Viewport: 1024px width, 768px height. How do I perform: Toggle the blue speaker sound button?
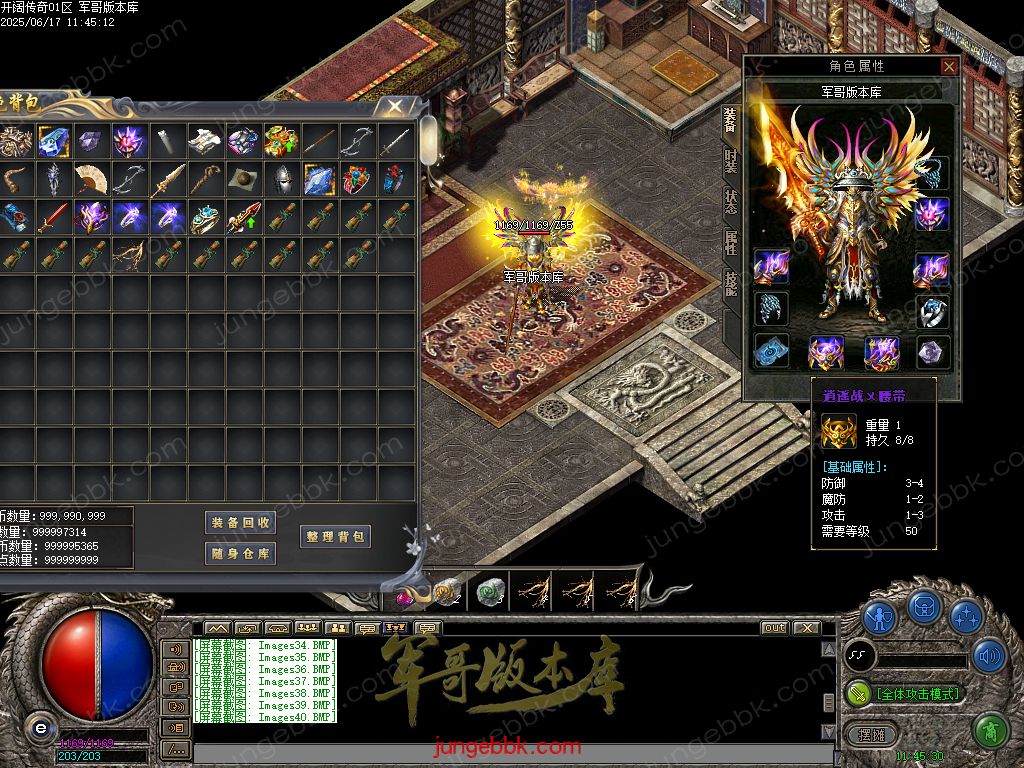(x=988, y=656)
